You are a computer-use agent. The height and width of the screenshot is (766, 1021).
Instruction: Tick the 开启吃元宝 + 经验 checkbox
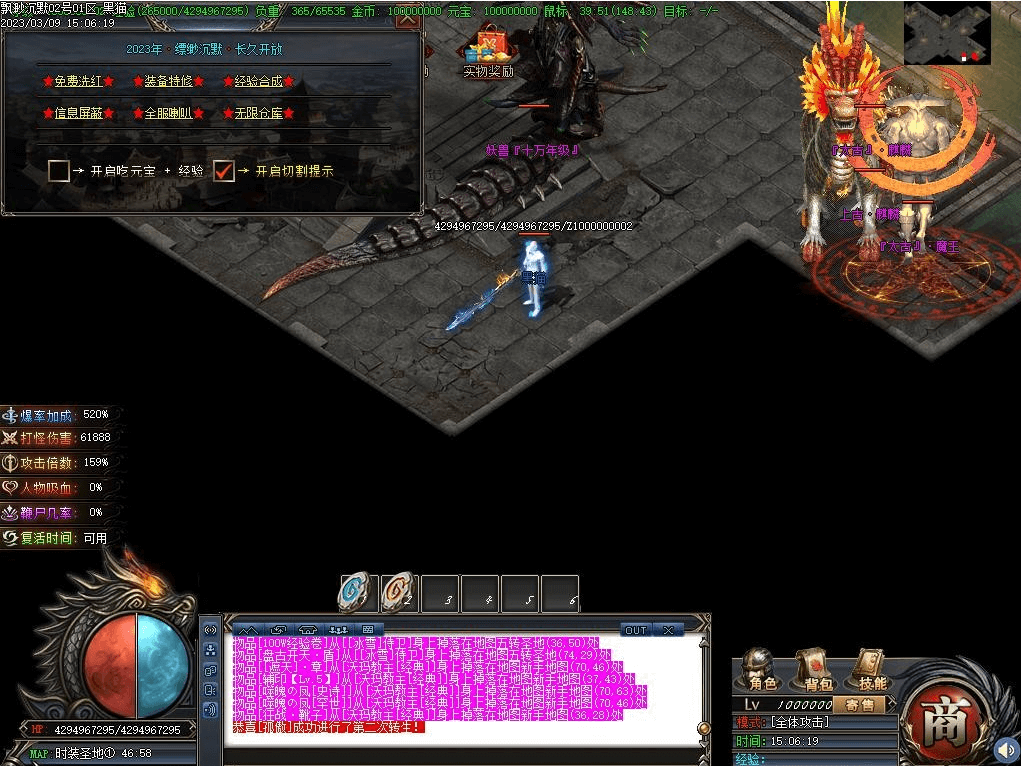[59, 171]
